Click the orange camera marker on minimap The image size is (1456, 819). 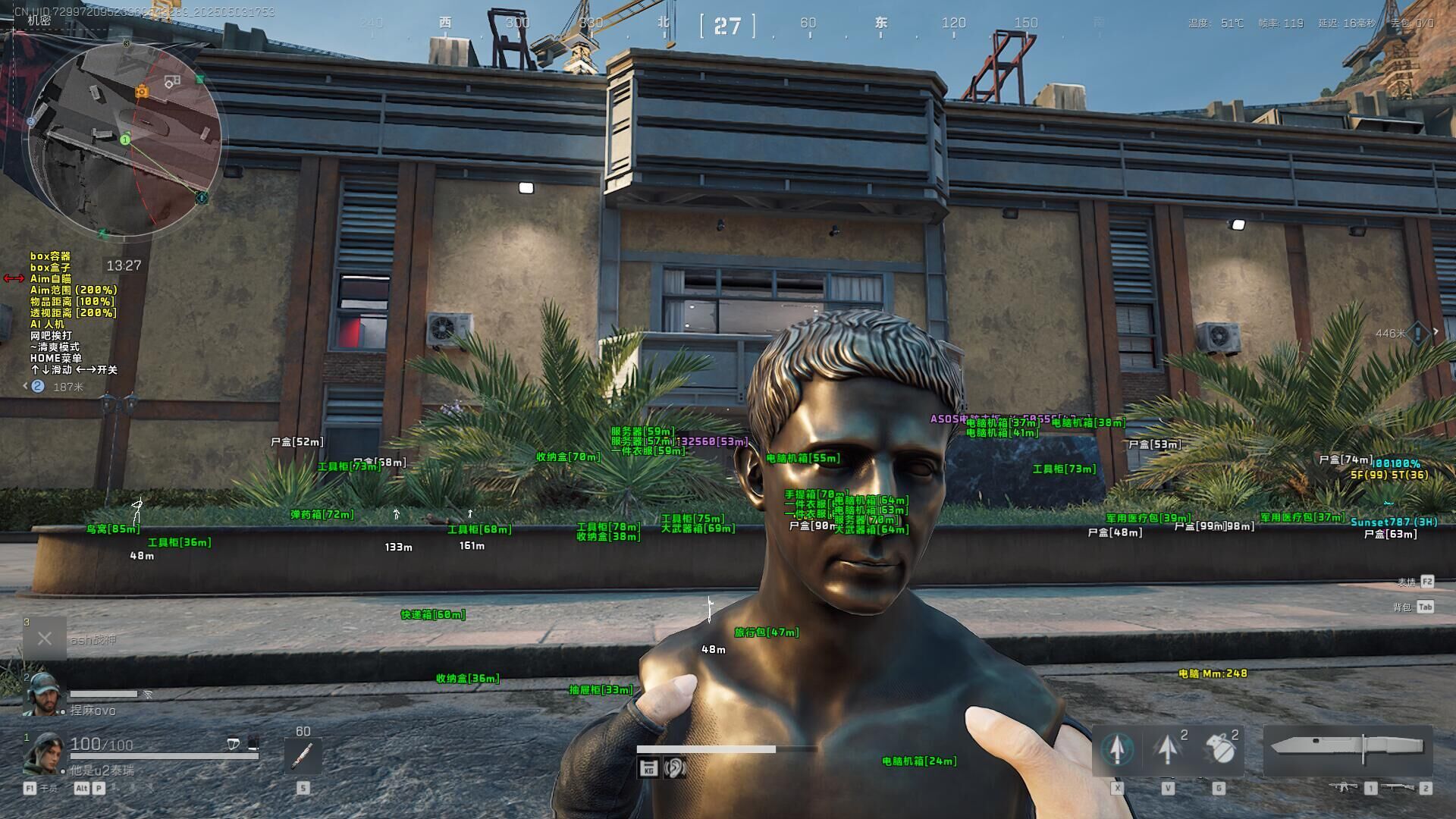[x=142, y=92]
